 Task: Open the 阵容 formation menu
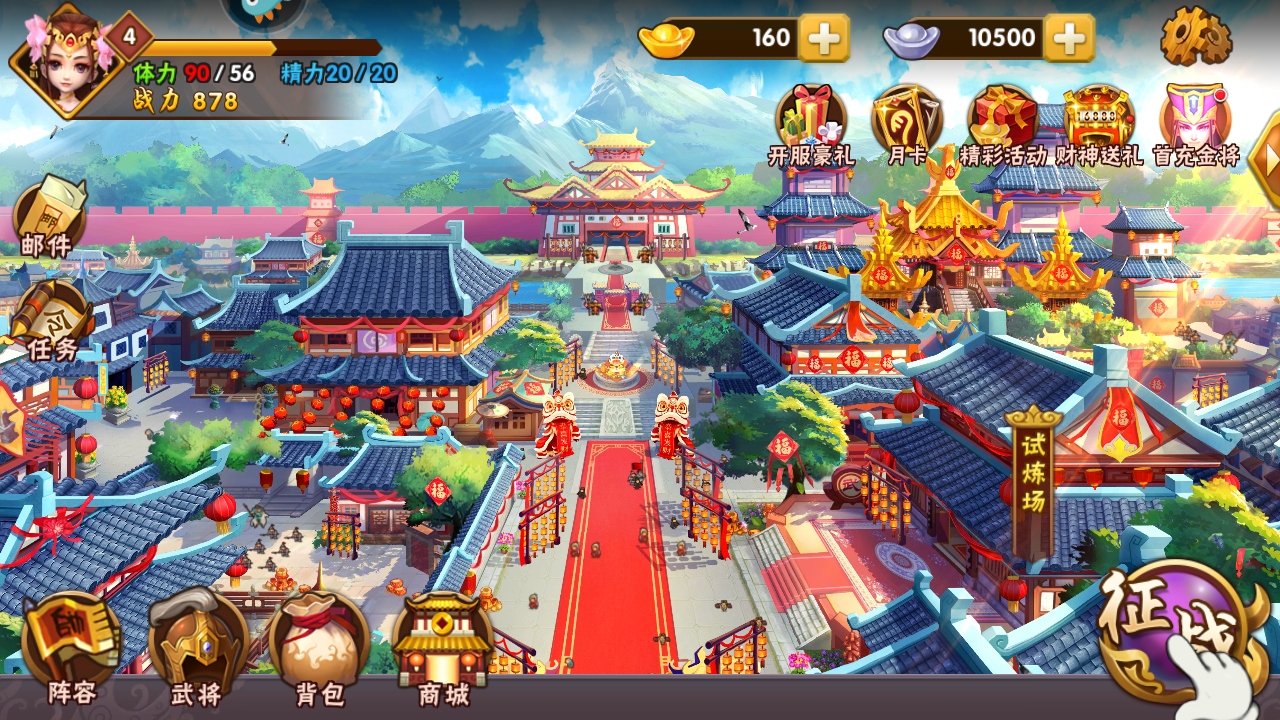71,645
